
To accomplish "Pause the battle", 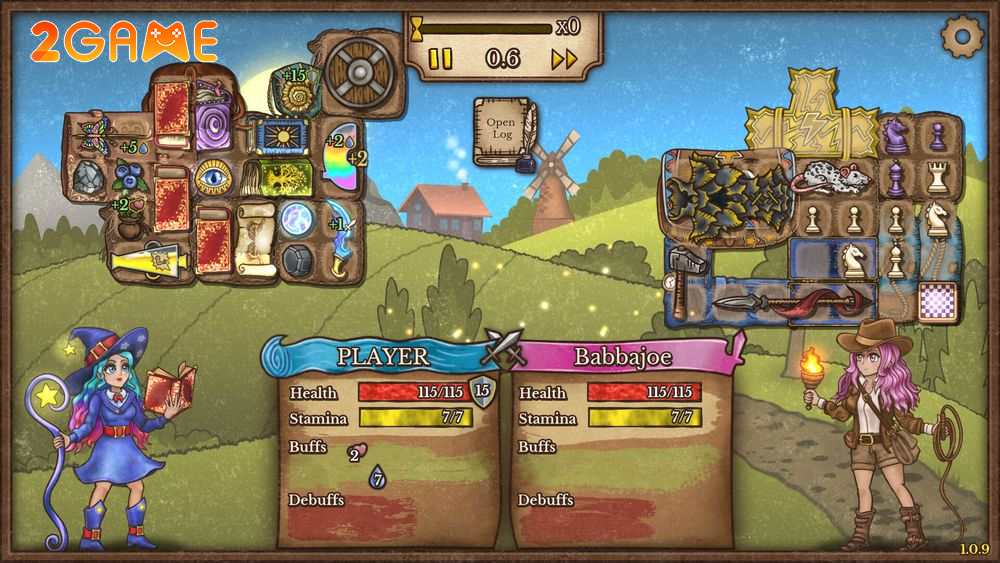I will (x=440, y=59).
